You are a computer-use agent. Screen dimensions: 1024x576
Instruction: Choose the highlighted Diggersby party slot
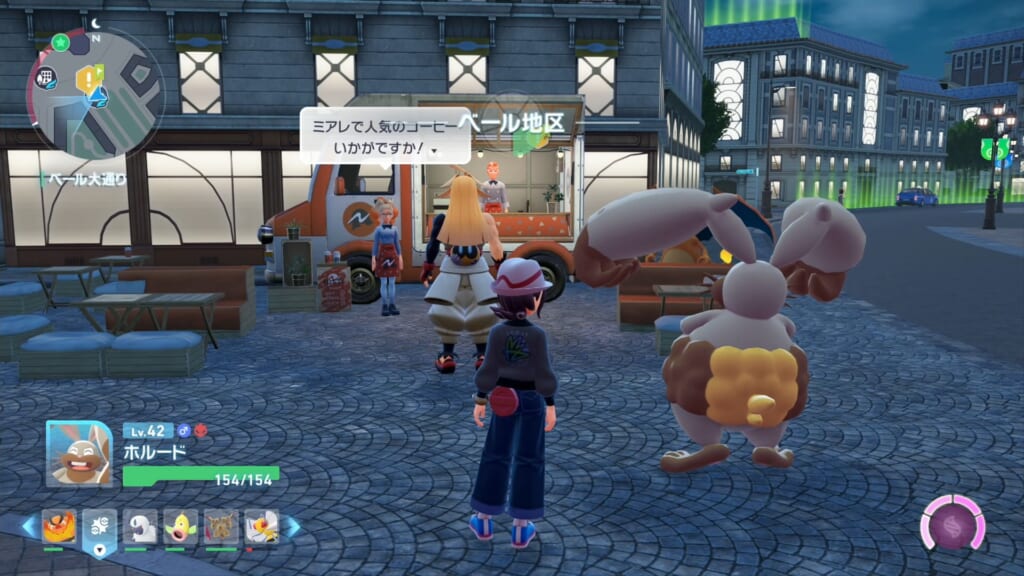99,526
